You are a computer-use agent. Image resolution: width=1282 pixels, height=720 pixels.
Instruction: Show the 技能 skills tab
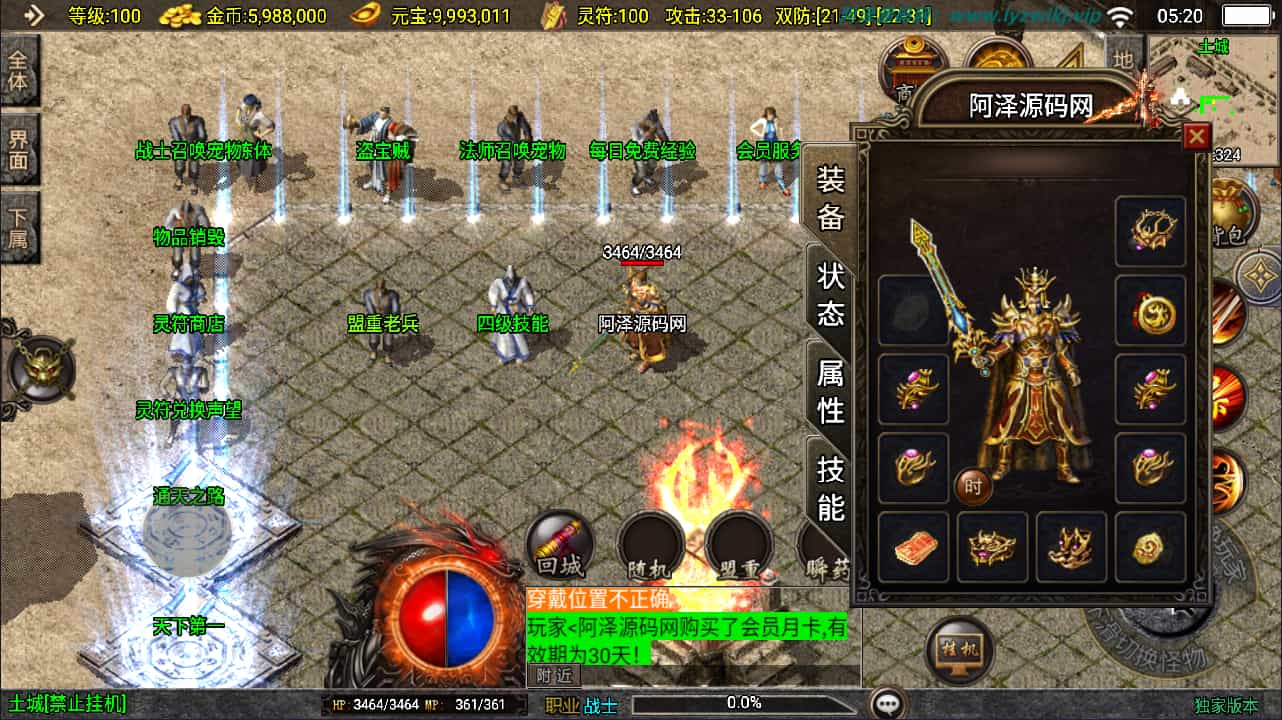[831, 488]
